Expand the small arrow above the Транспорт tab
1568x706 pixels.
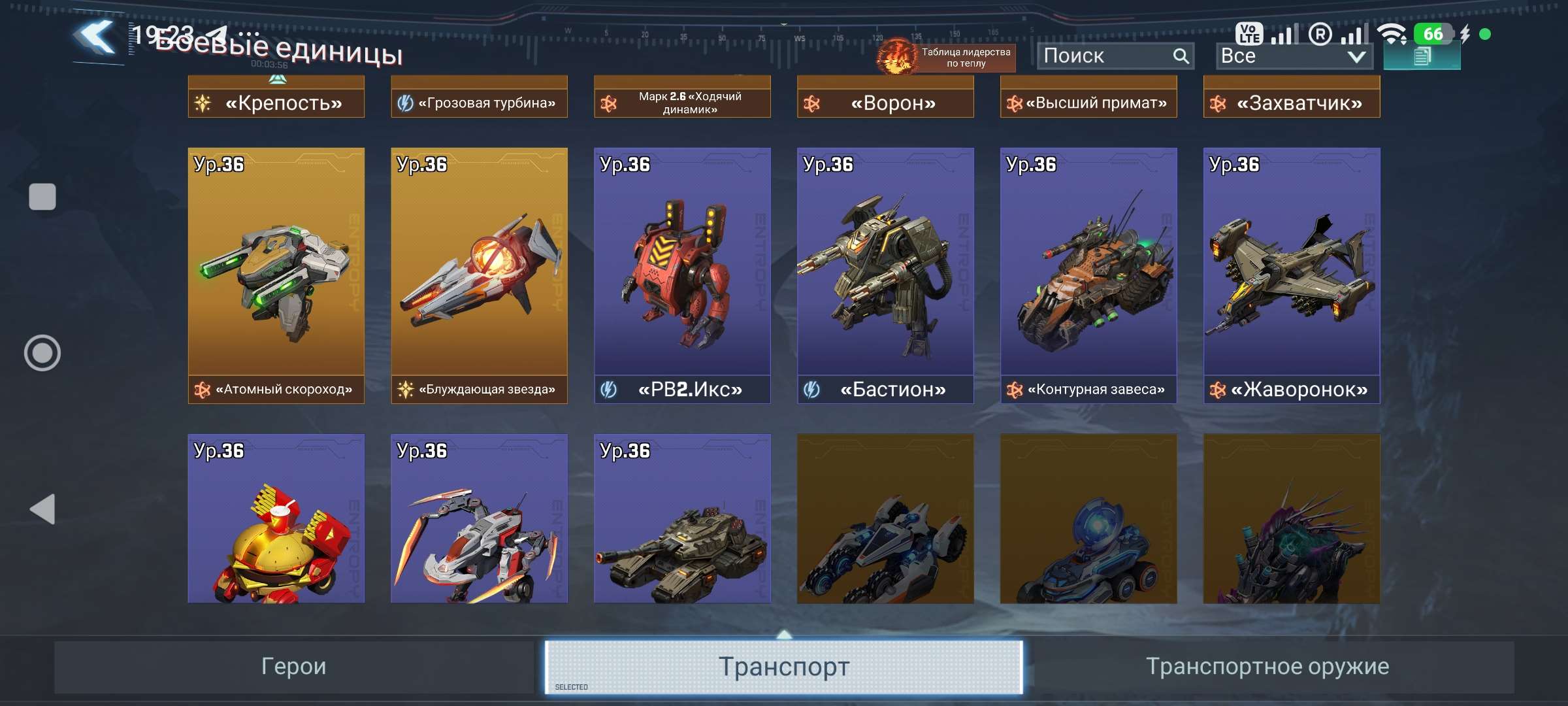point(784,633)
